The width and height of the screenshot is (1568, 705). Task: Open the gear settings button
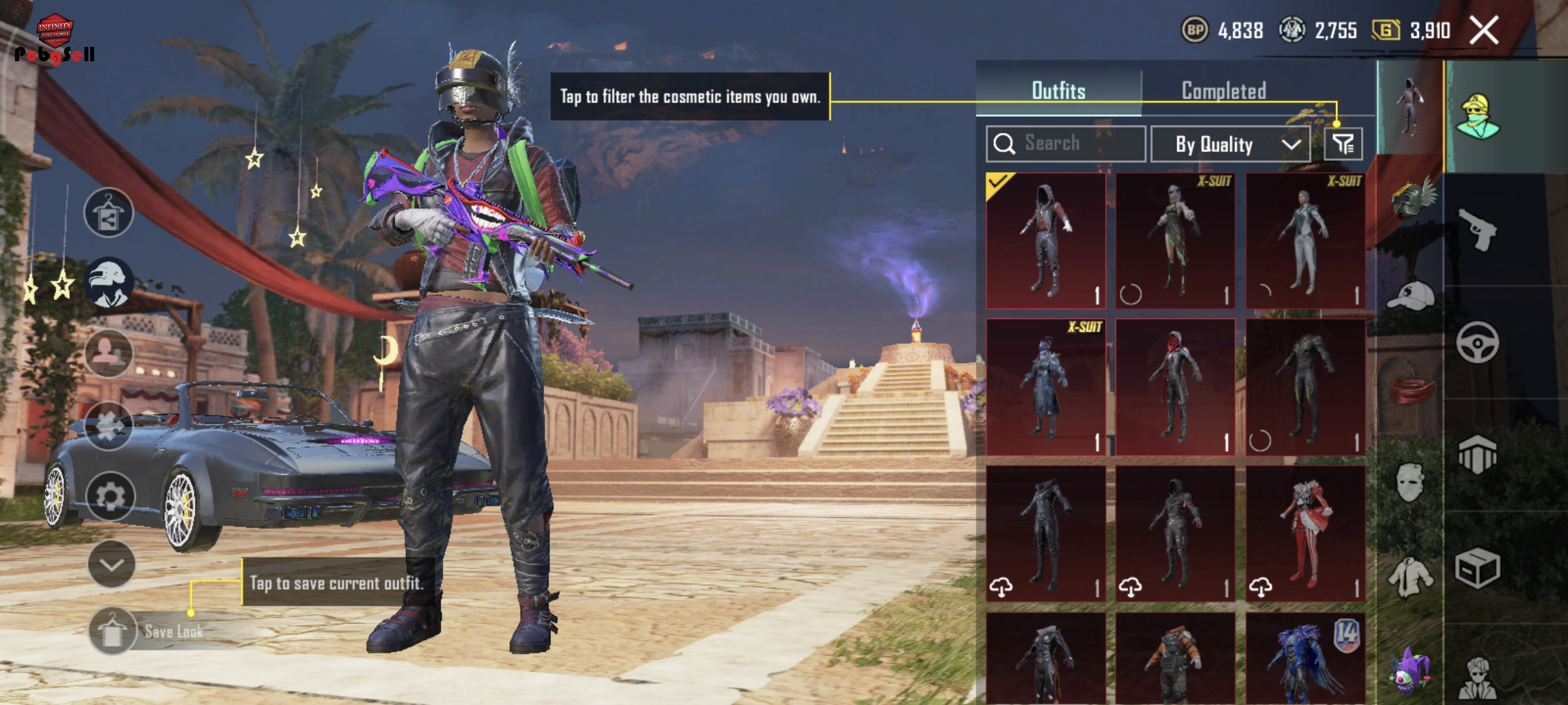(x=110, y=496)
